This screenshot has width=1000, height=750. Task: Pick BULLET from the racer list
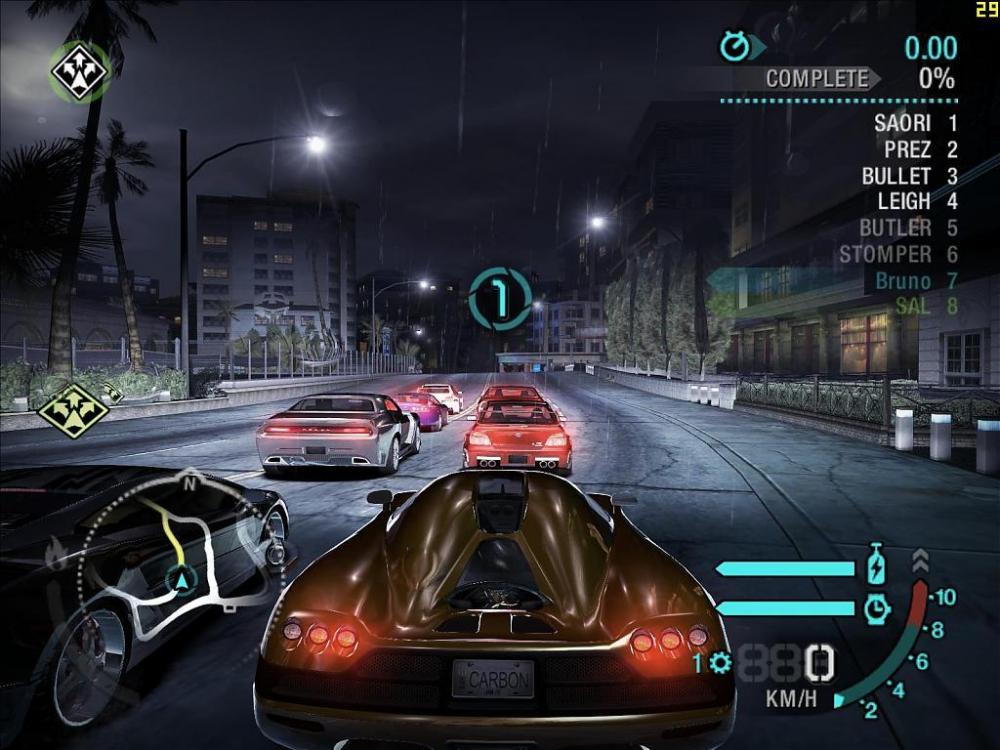coord(908,176)
